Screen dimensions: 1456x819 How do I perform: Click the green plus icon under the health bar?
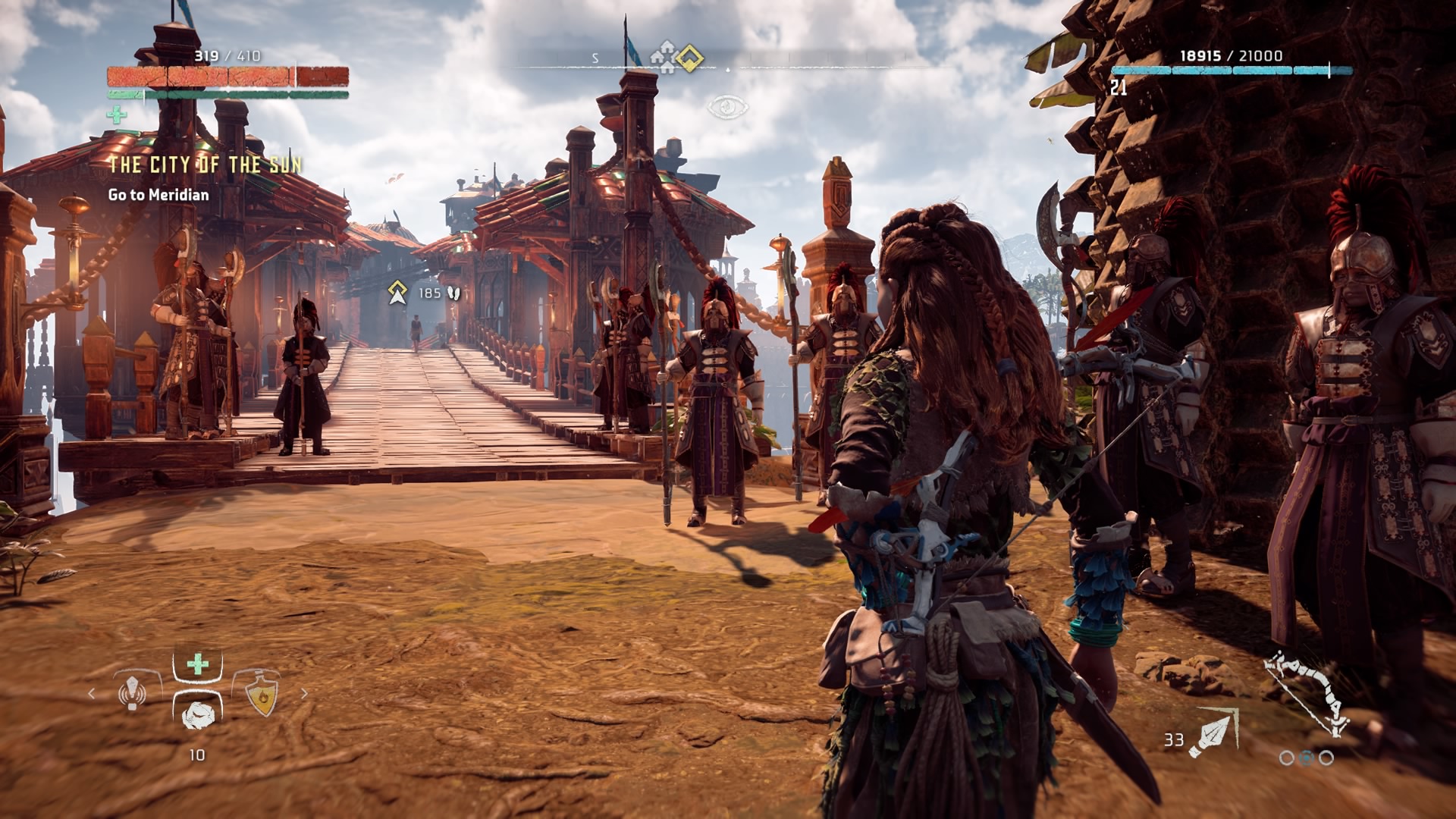[x=116, y=115]
